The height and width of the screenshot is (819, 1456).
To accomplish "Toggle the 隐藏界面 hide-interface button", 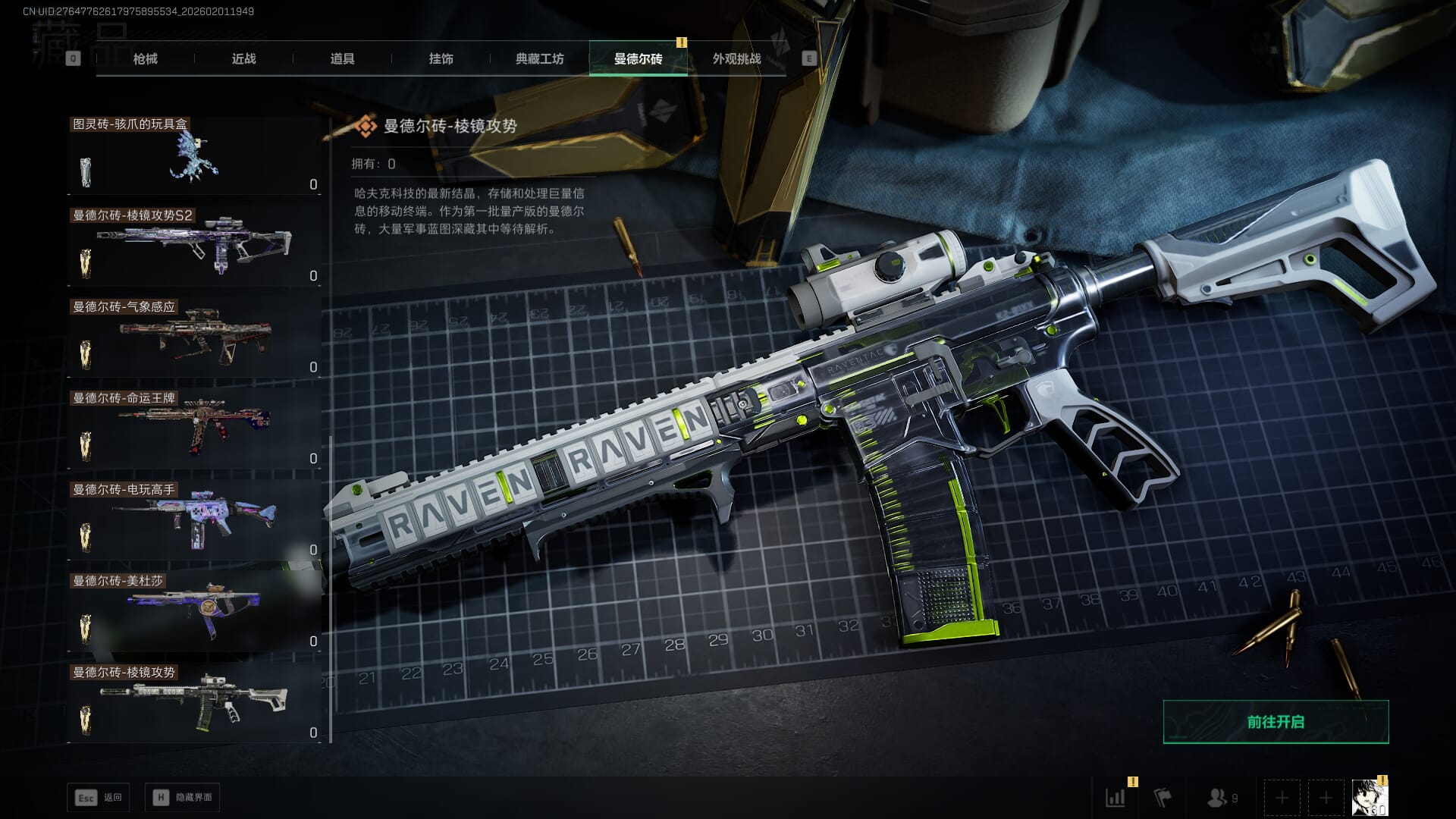I will 183,798.
